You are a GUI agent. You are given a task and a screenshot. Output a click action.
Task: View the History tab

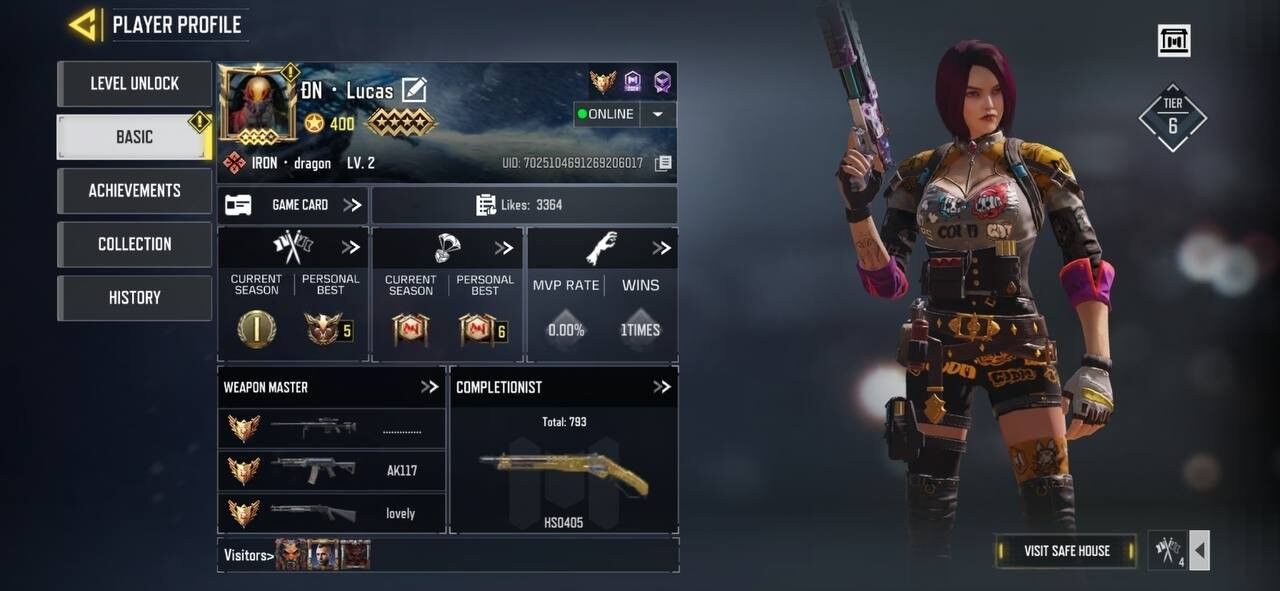coord(134,297)
